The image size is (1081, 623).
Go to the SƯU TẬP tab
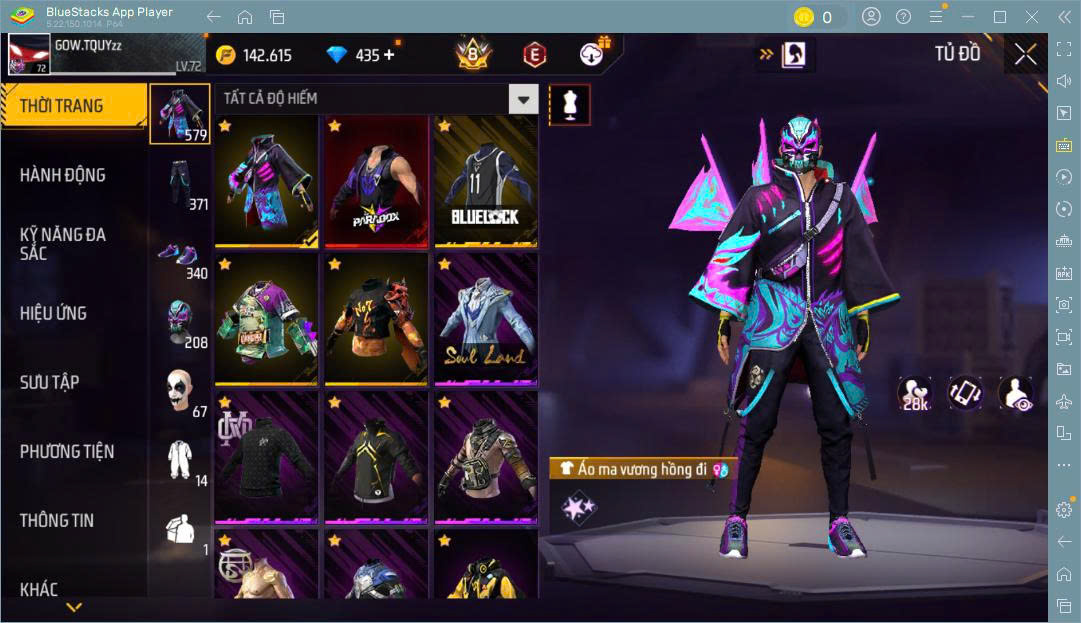[50, 382]
